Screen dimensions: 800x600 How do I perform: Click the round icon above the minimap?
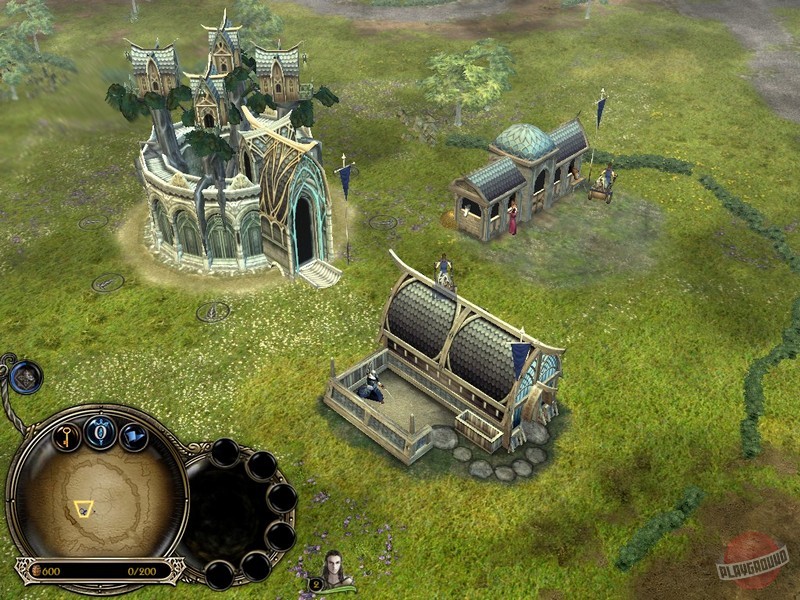[x=26, y=377]
